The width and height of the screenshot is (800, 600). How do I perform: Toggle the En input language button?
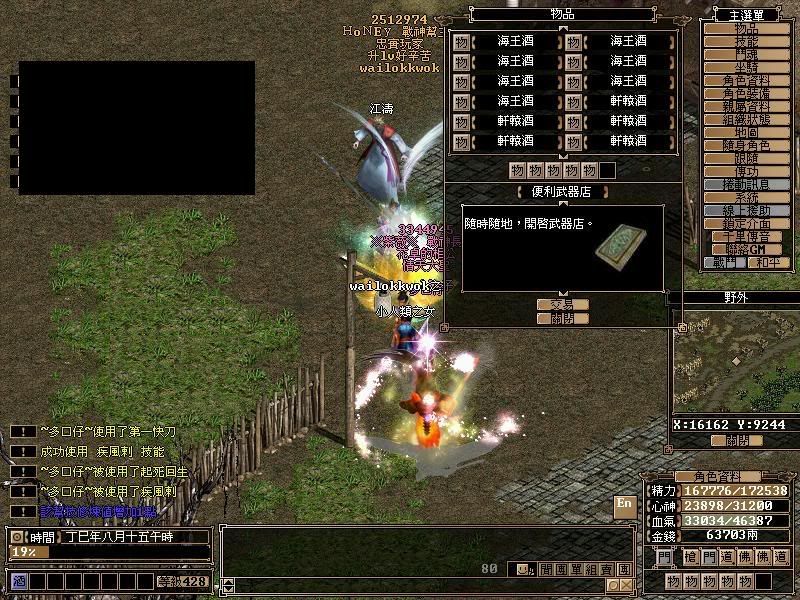(624, 503)
